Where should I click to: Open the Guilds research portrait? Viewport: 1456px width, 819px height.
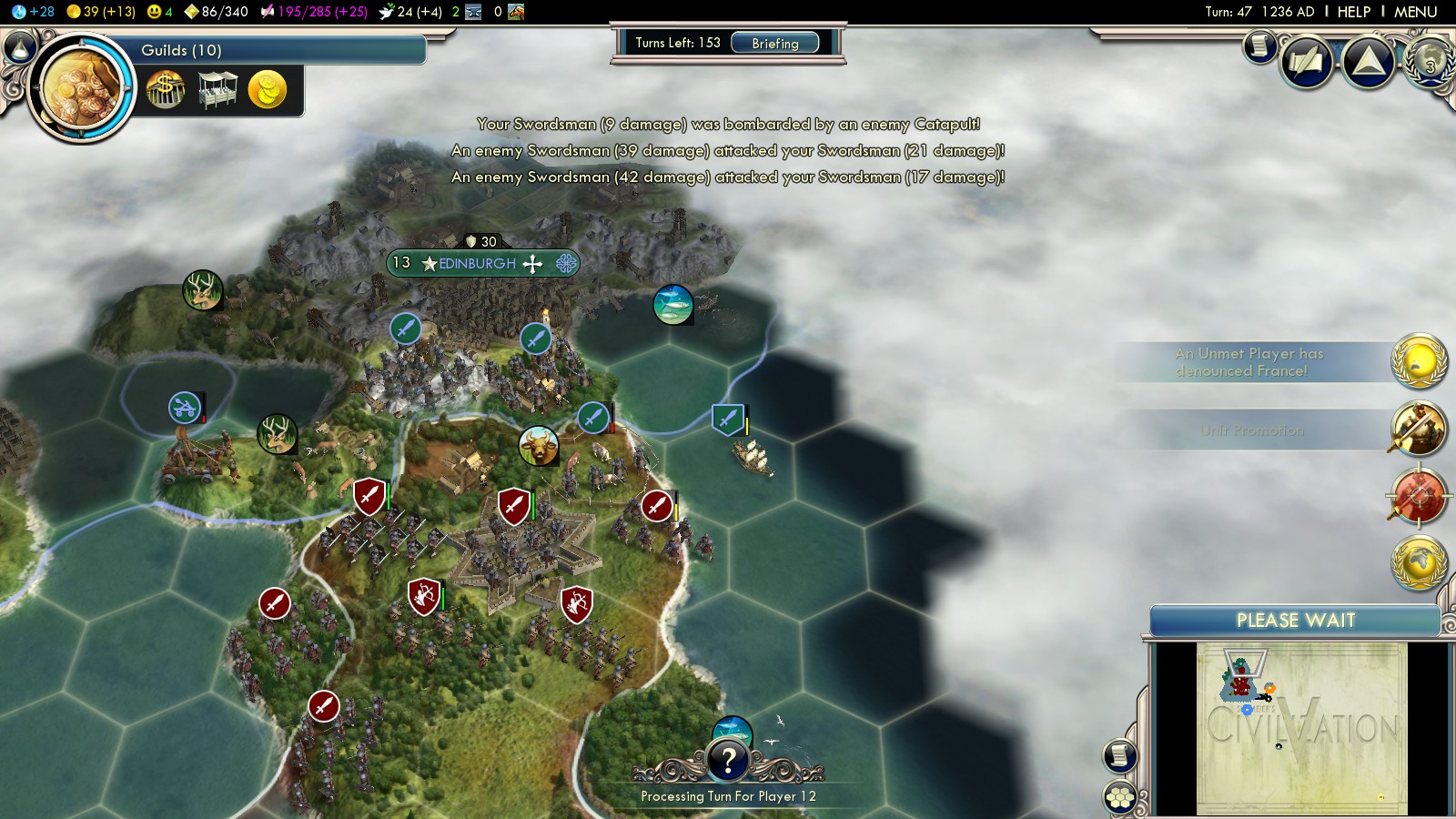(80, 88)
